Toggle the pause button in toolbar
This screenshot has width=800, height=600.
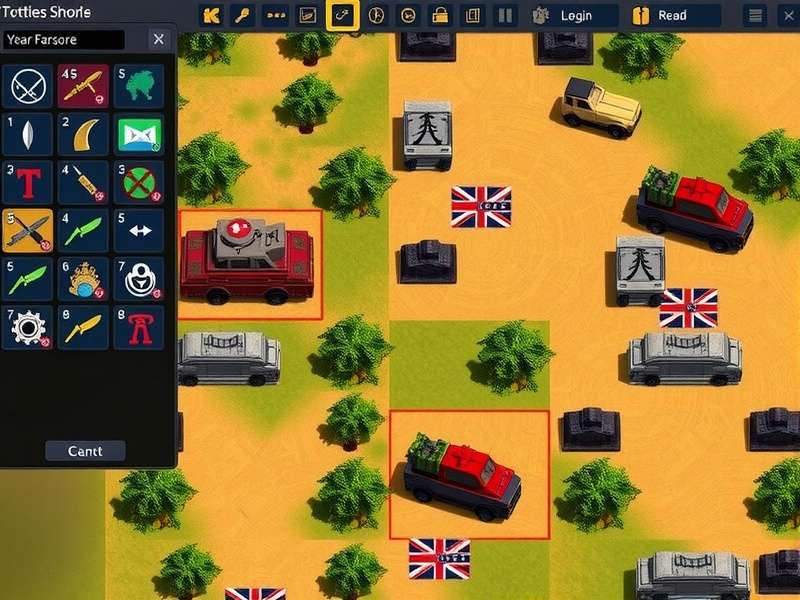coord(505,15)
